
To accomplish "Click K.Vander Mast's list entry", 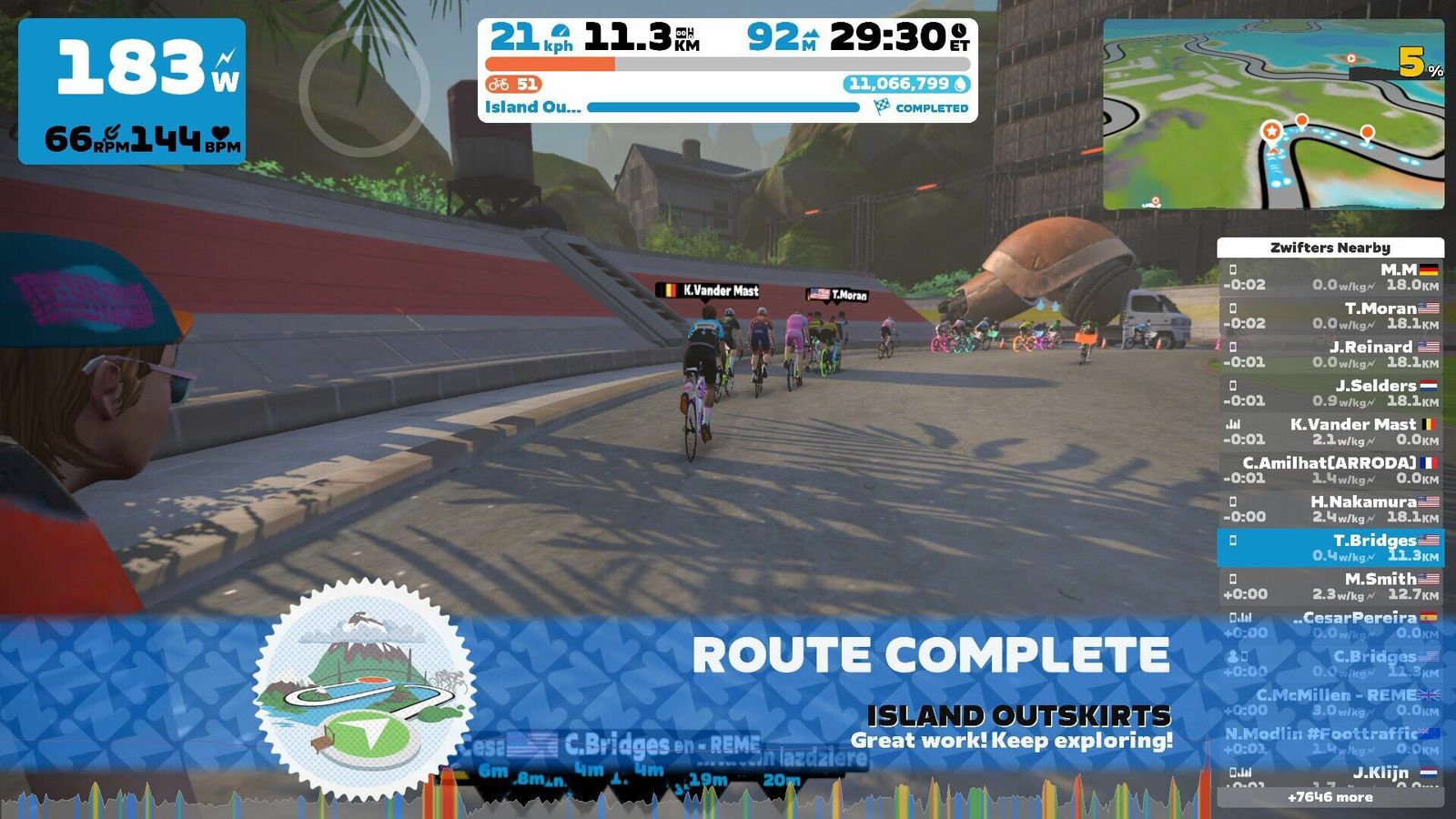I will [1330, 431].
